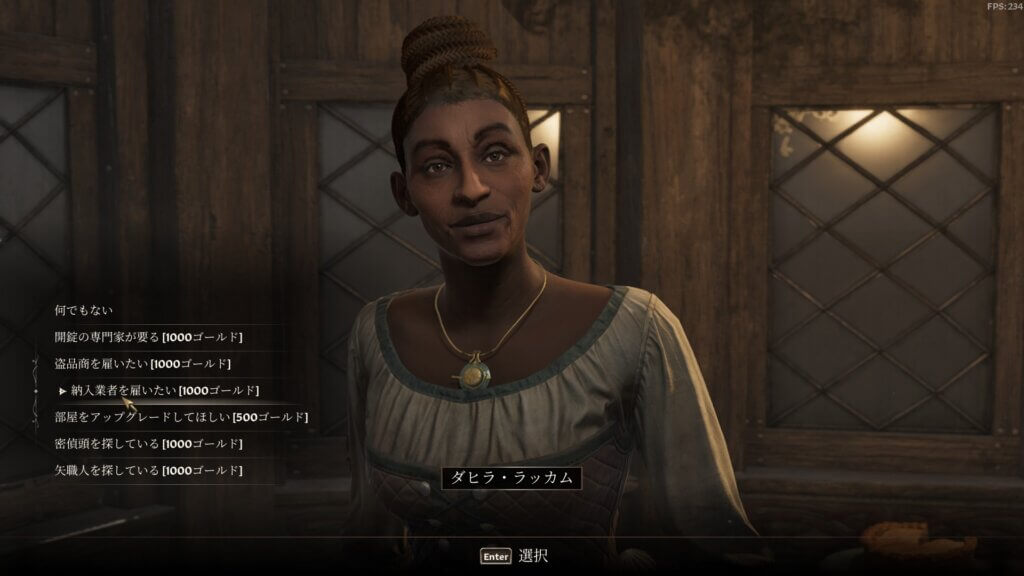Choose 矢職人を探している reply
This screenshot has height=576, width=1024.
(148, 470)
